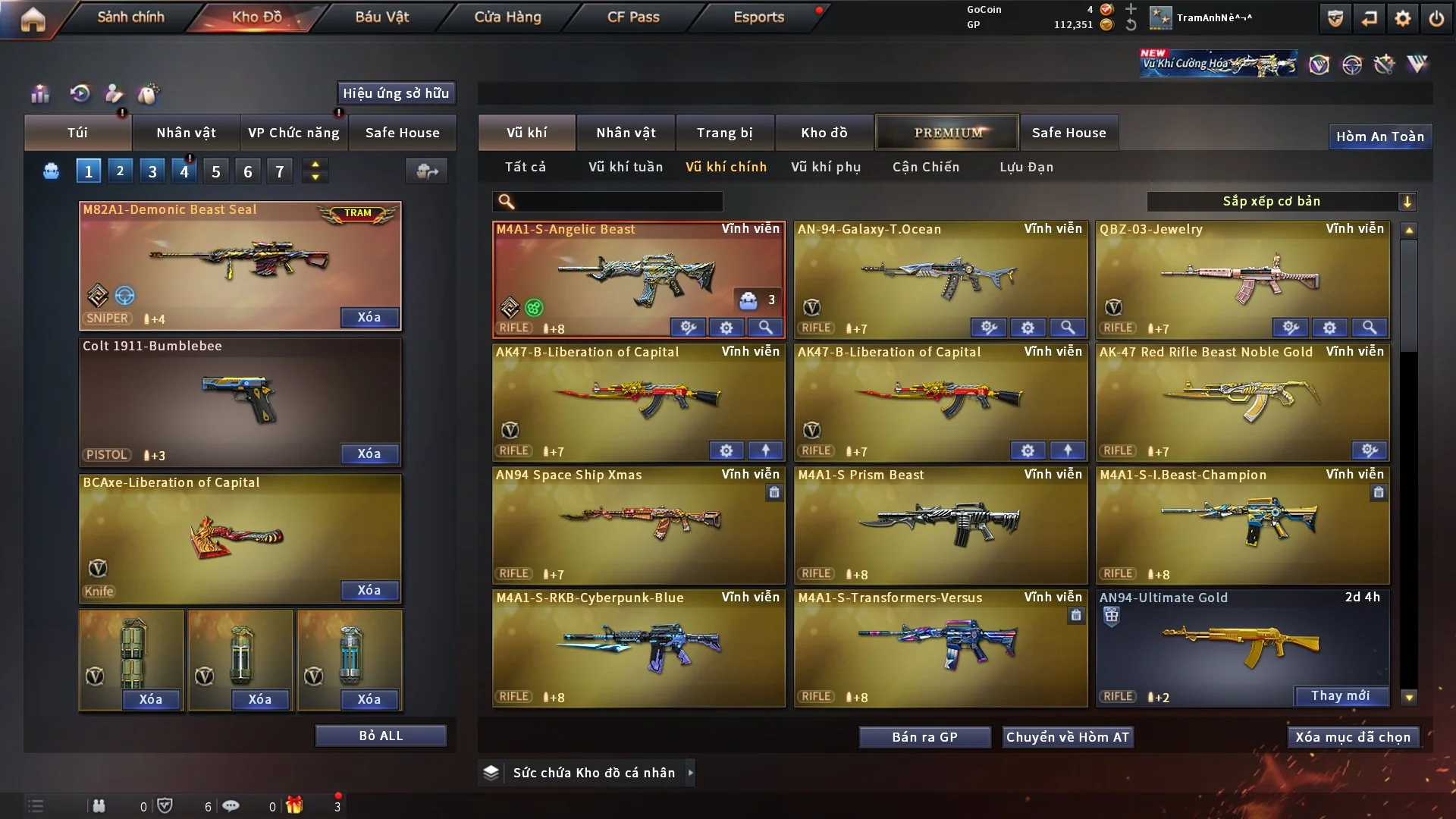
Task: Select bag slot number 3
Action: [x=152, y=171]
